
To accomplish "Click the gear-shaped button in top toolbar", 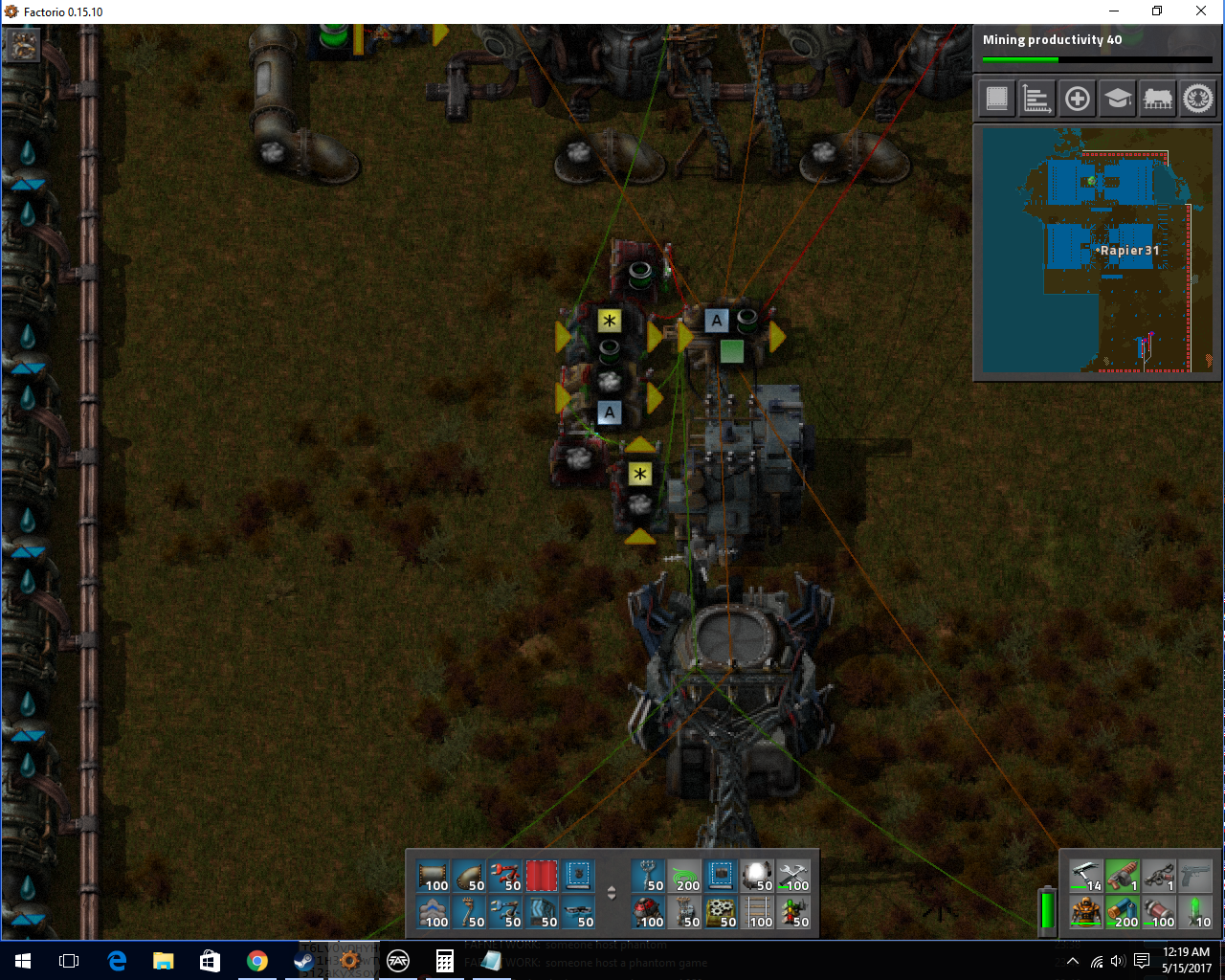I will coord(1198,99).
